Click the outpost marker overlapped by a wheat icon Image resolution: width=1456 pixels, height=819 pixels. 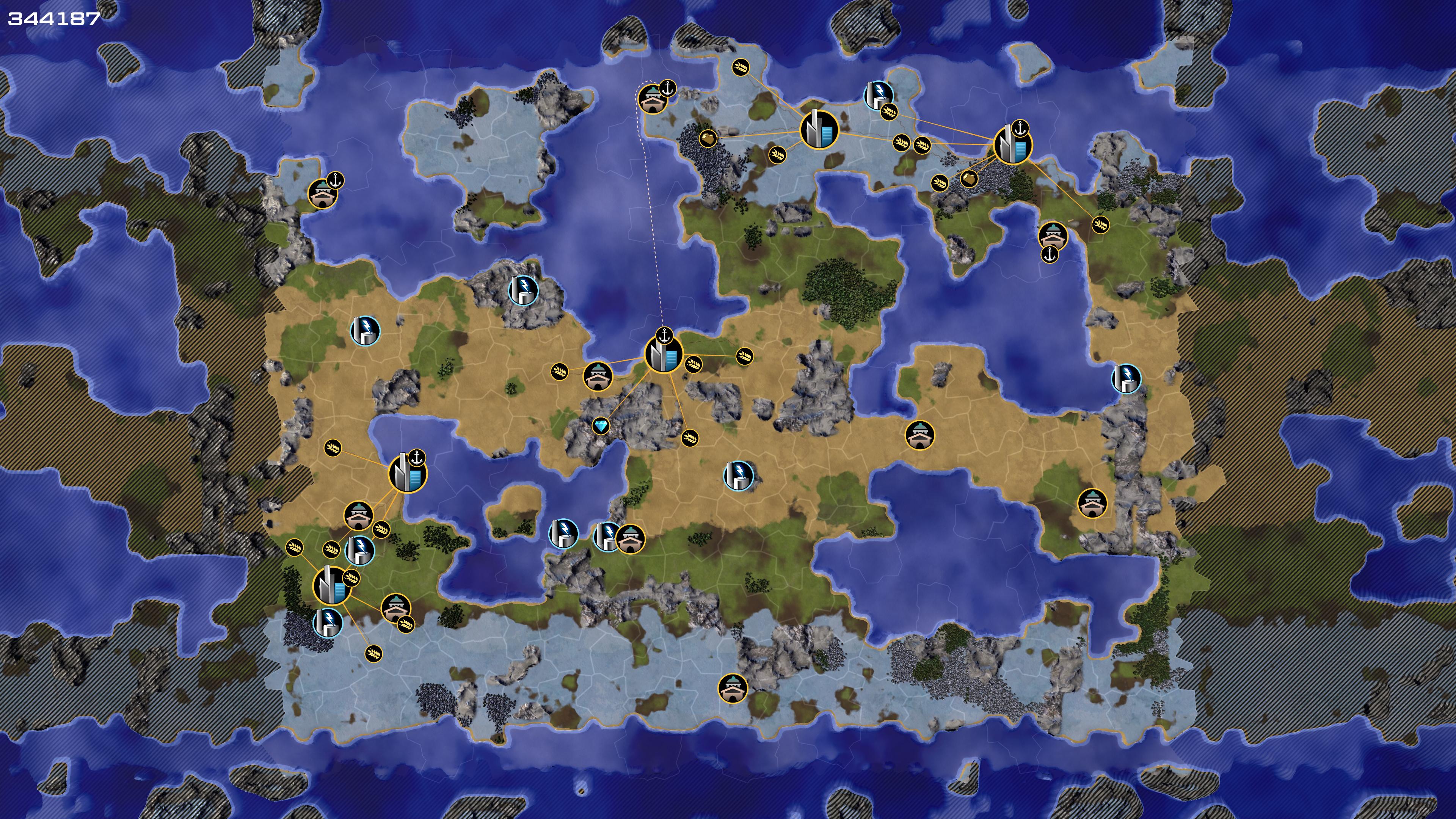[x=395, y=607]
